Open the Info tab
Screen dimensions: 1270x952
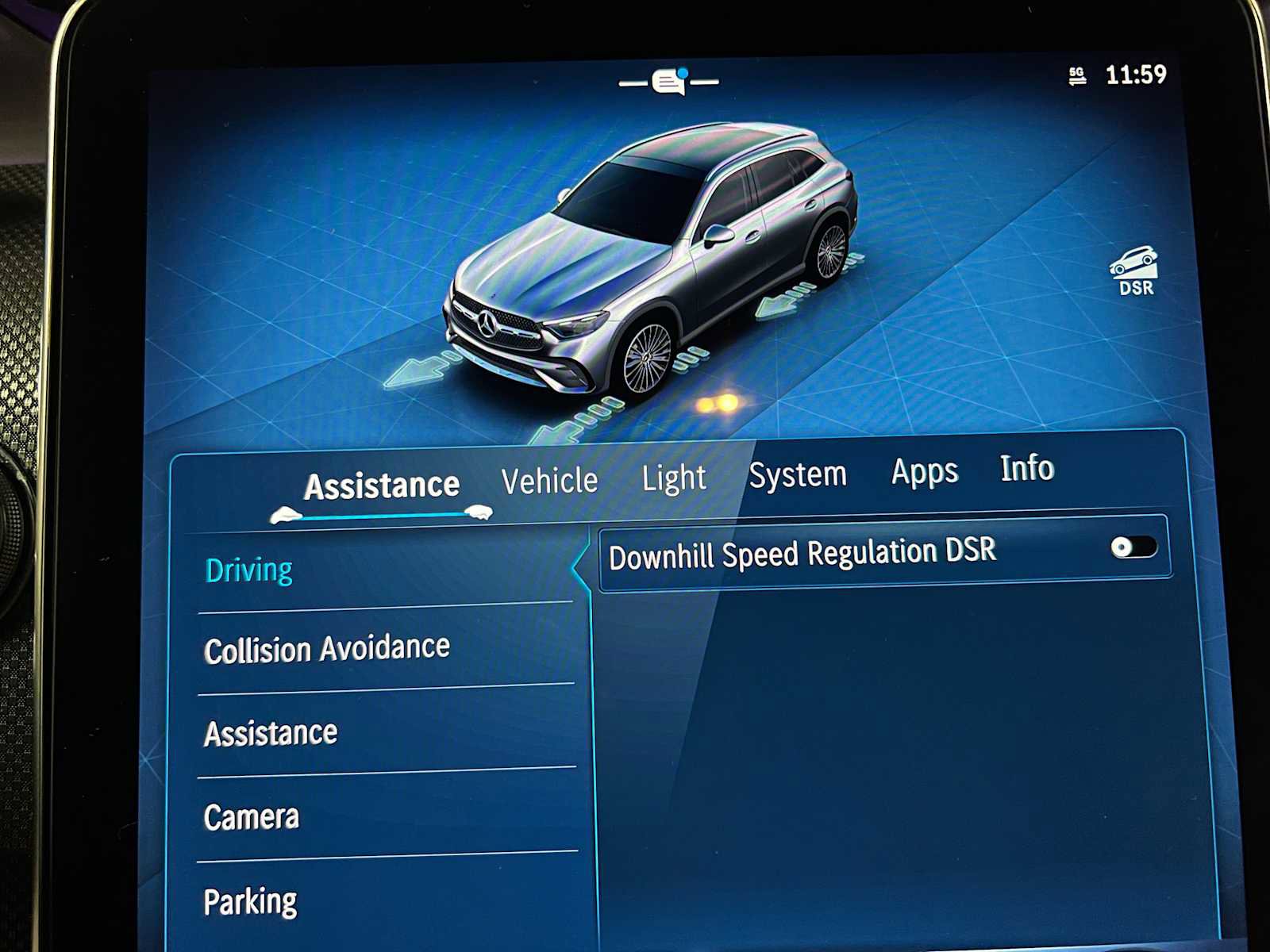[1026, 470]
